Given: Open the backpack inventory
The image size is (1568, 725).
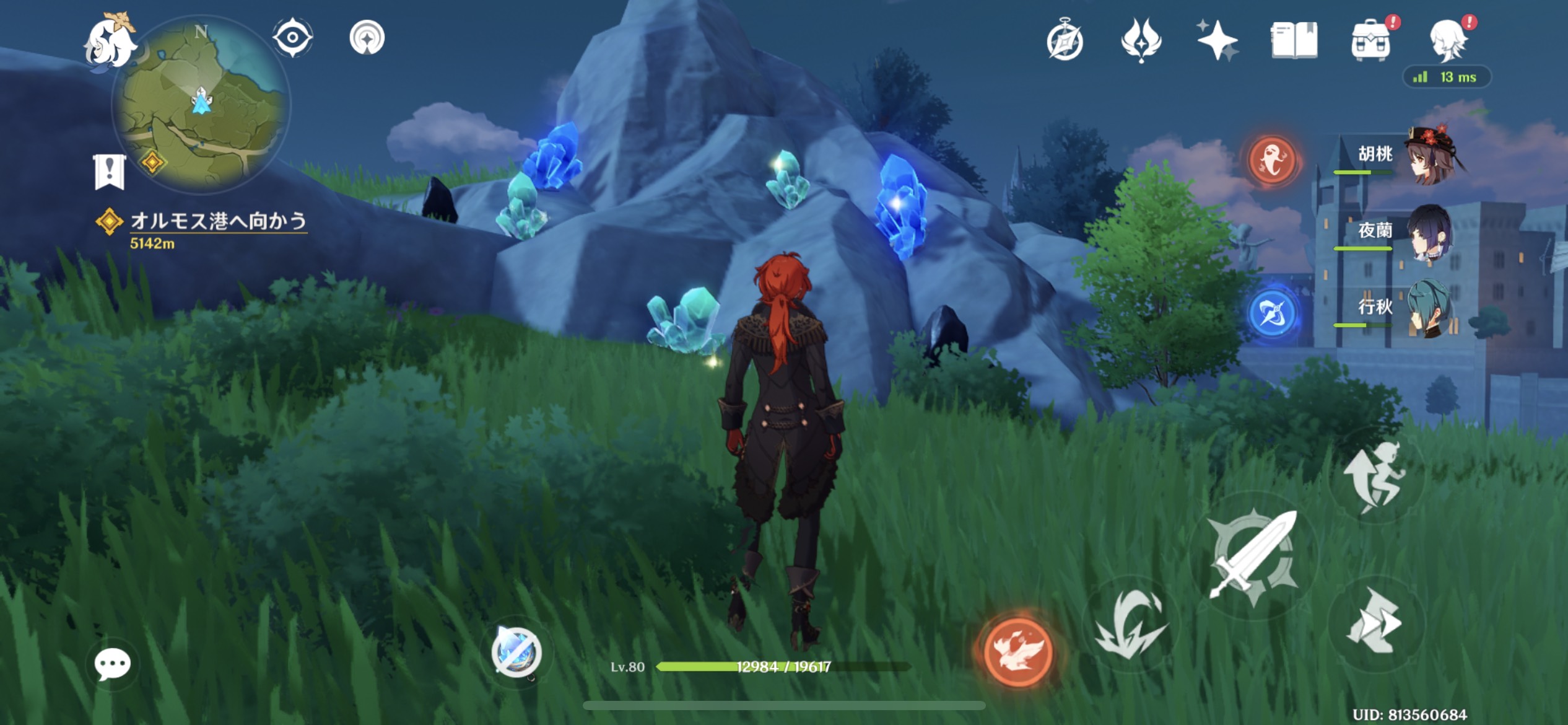Looking at the screenshot, I should click(x=1370, y=41).
